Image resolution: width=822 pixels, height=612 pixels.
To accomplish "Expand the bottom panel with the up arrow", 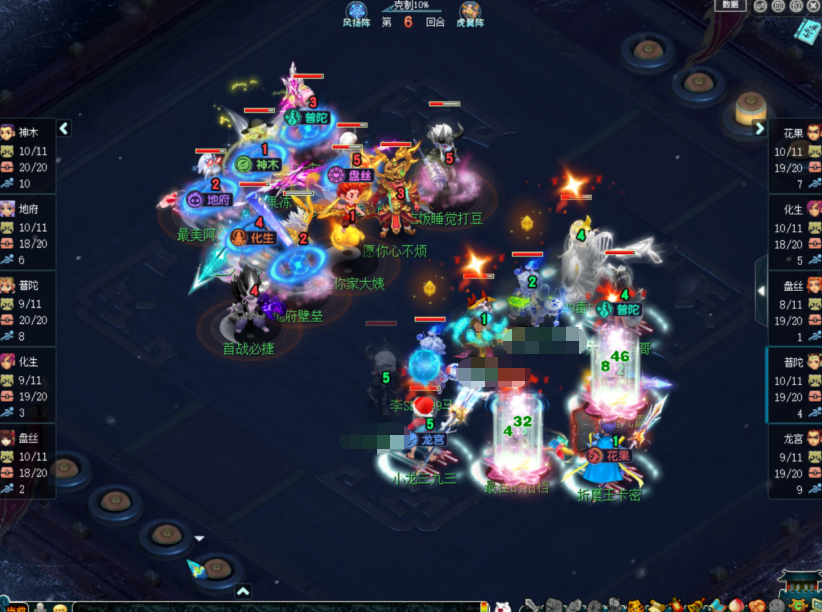I will coord(242,591).
